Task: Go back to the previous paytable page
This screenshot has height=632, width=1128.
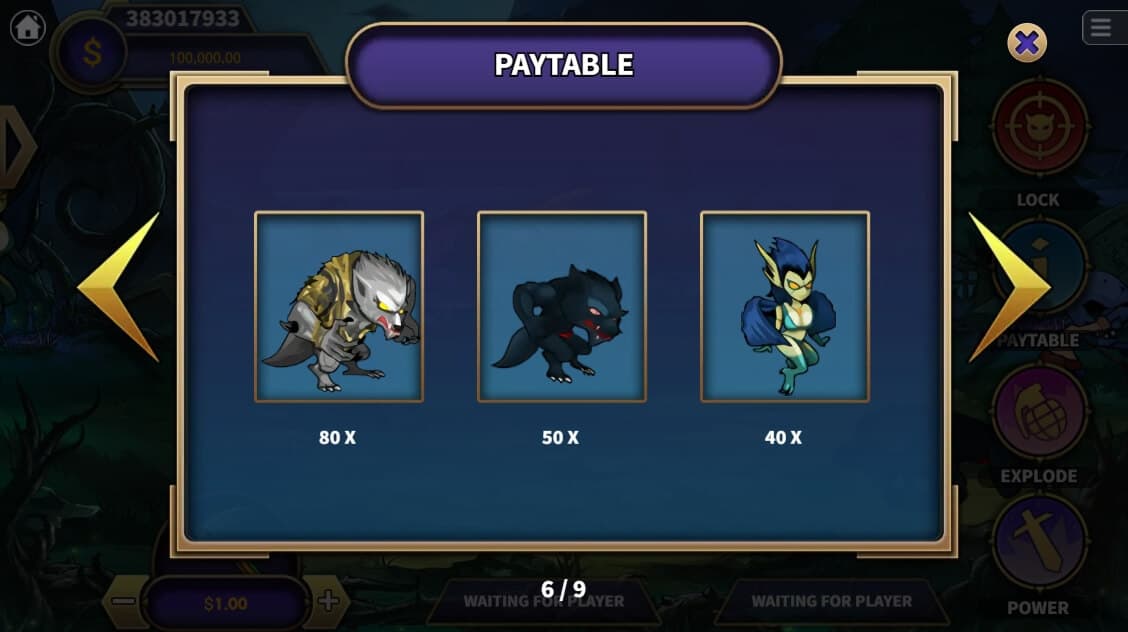Action: click(x=119, y=287)
